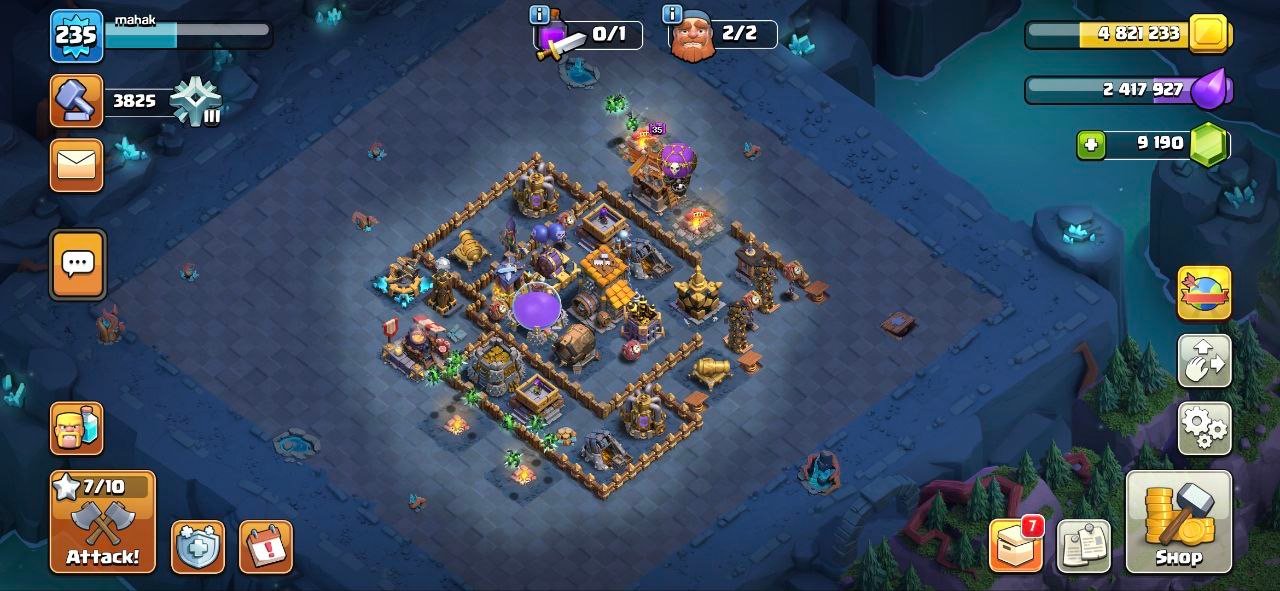
Task: Tap the hand with arrows layout icon
Action: (x=1204, y=361)
